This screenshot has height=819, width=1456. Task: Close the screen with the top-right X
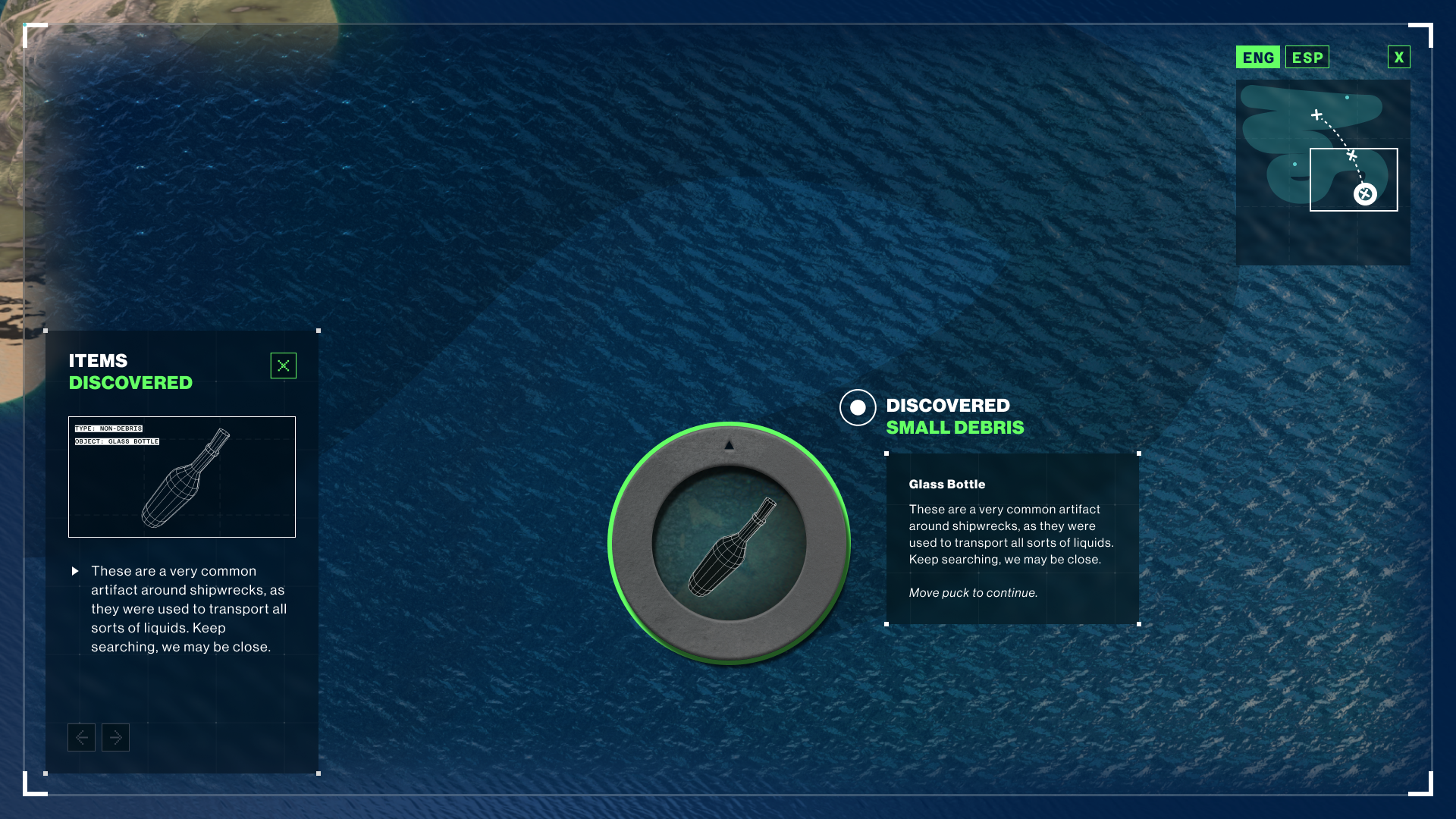[x=1398, y=58]
